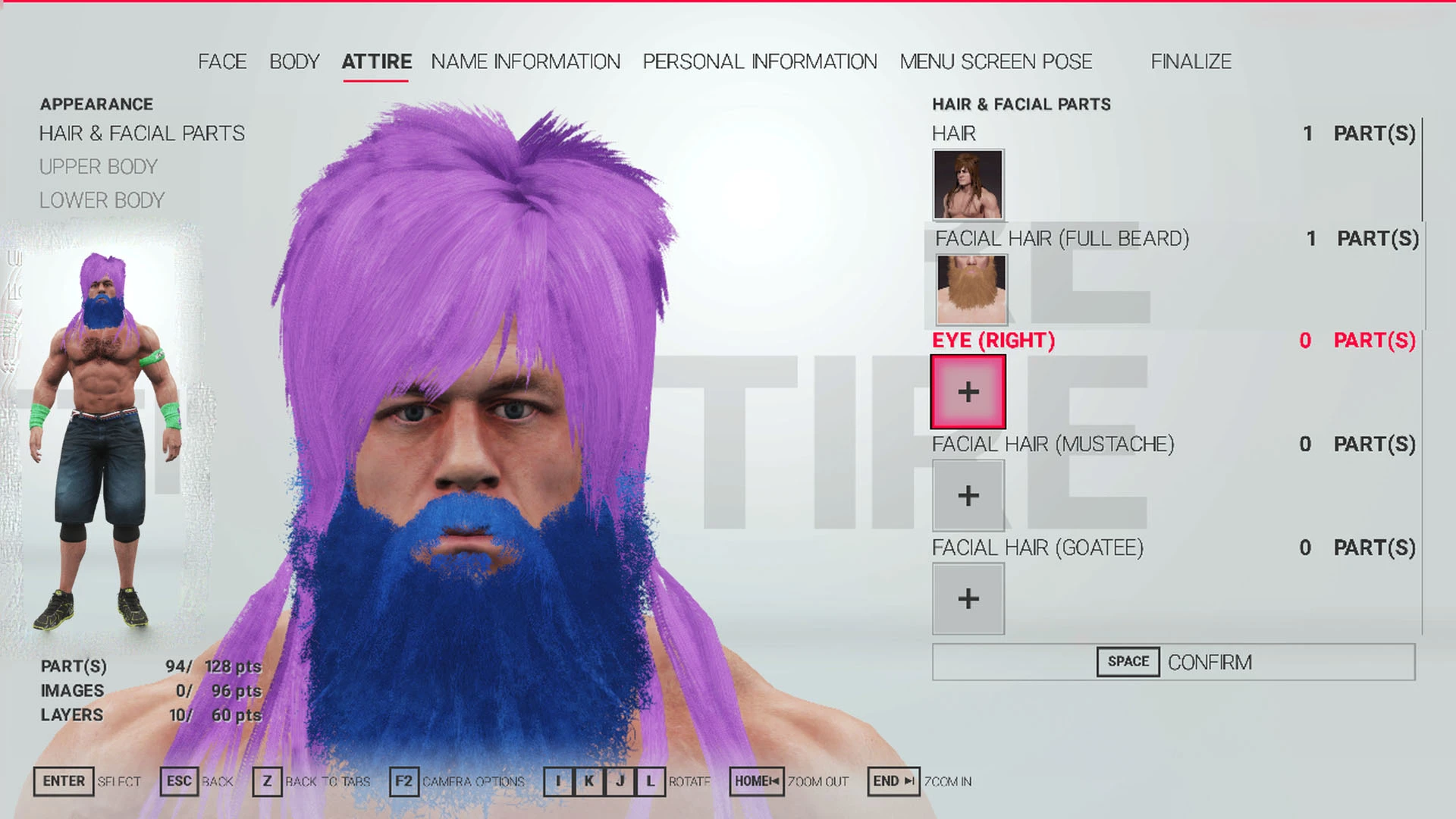Add a Facial Hair (Mustache) part
The height and width of the screenshot is (819, 1456).
click(968, 495)
